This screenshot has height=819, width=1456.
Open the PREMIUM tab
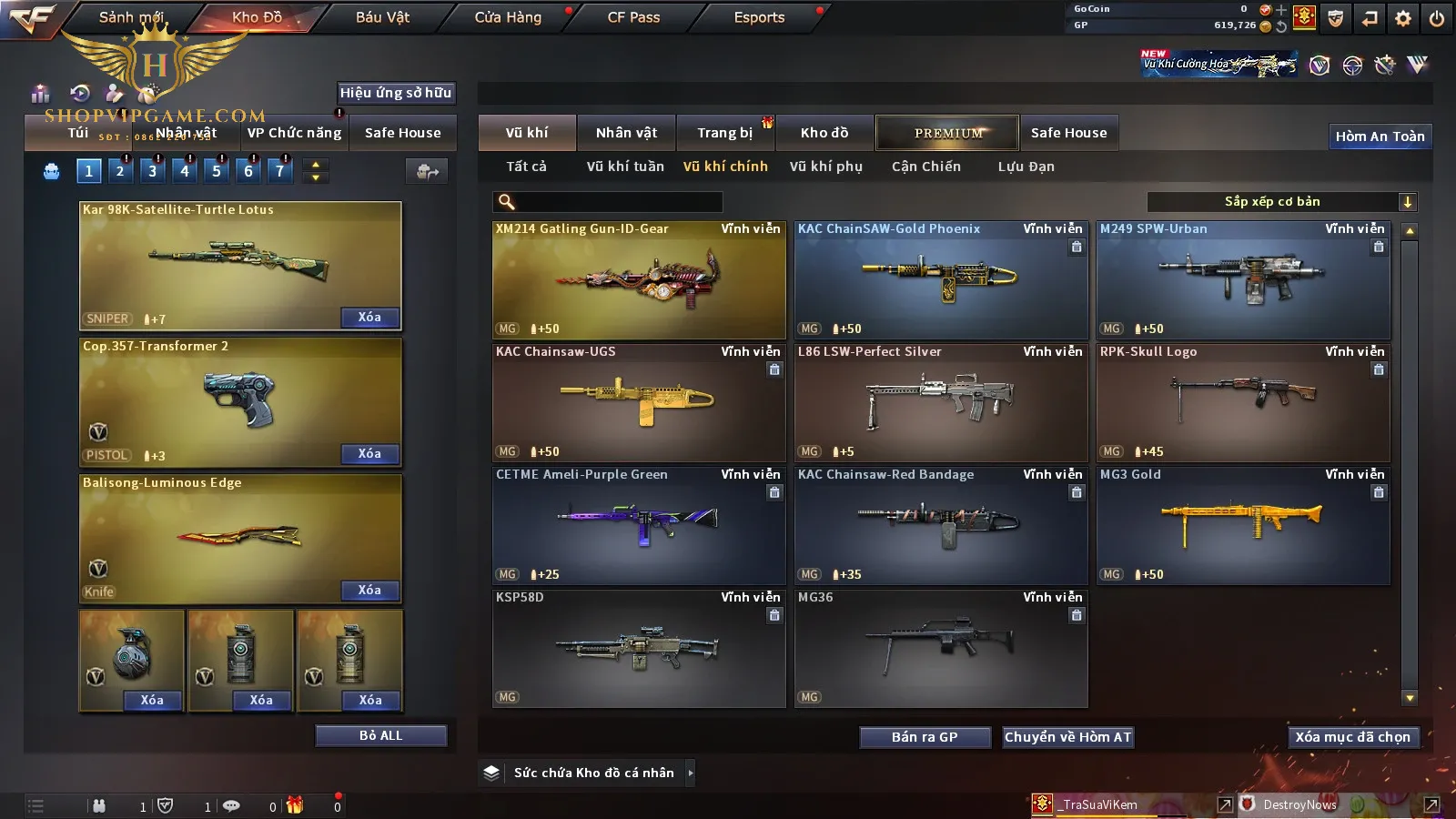click(x=948, y=133)
